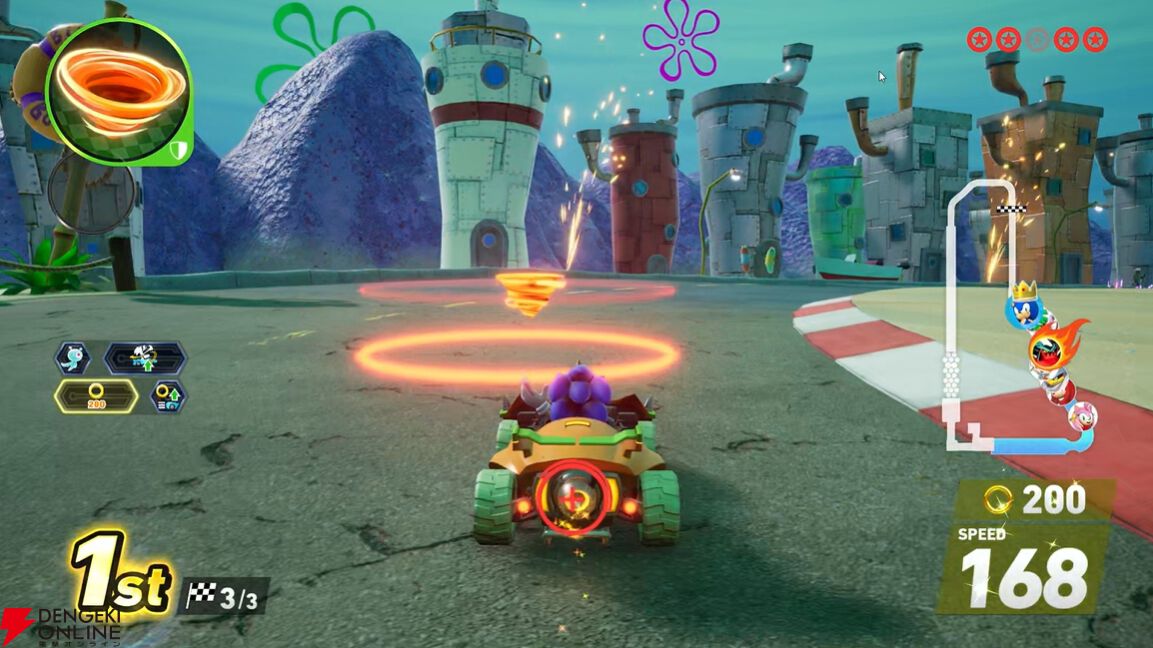Choose the yellow-outlined 200 ring gadget
This screenshot has width=1153, height=648.
[96, 396]
